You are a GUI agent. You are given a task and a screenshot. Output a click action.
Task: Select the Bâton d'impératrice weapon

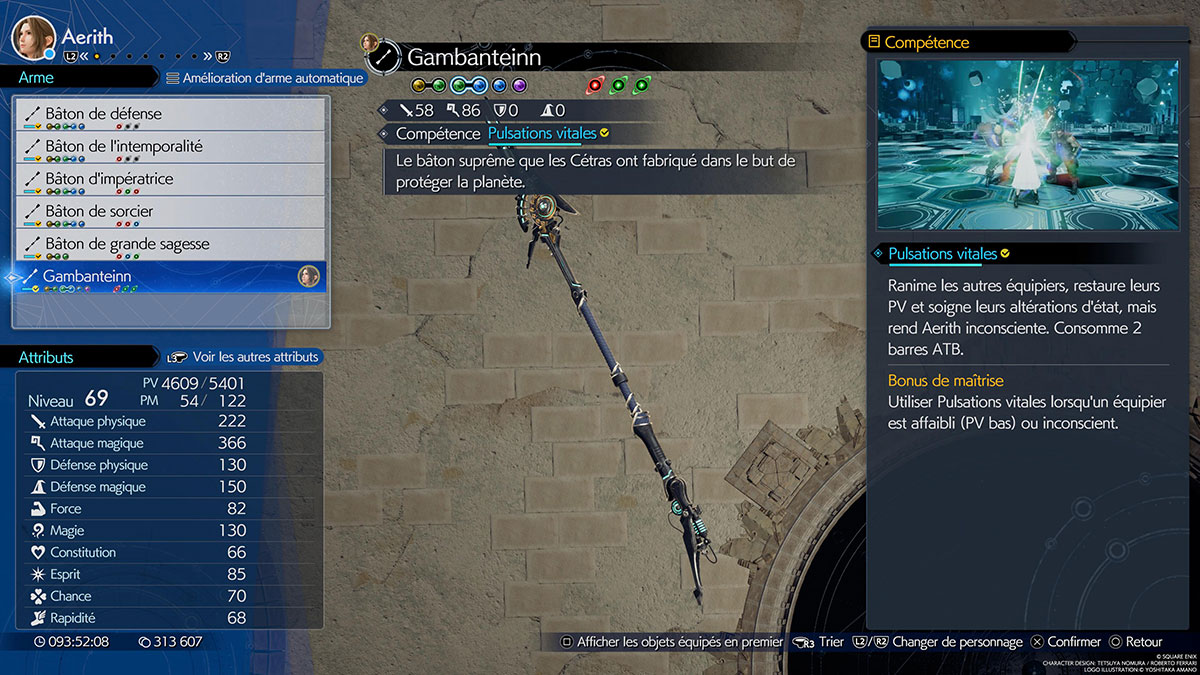170,179
